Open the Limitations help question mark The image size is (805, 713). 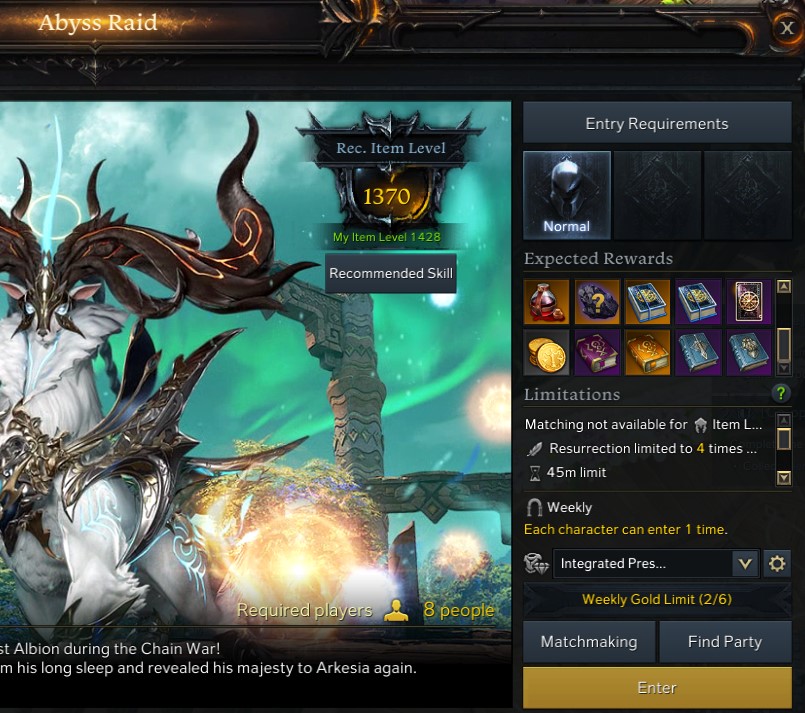782,394
